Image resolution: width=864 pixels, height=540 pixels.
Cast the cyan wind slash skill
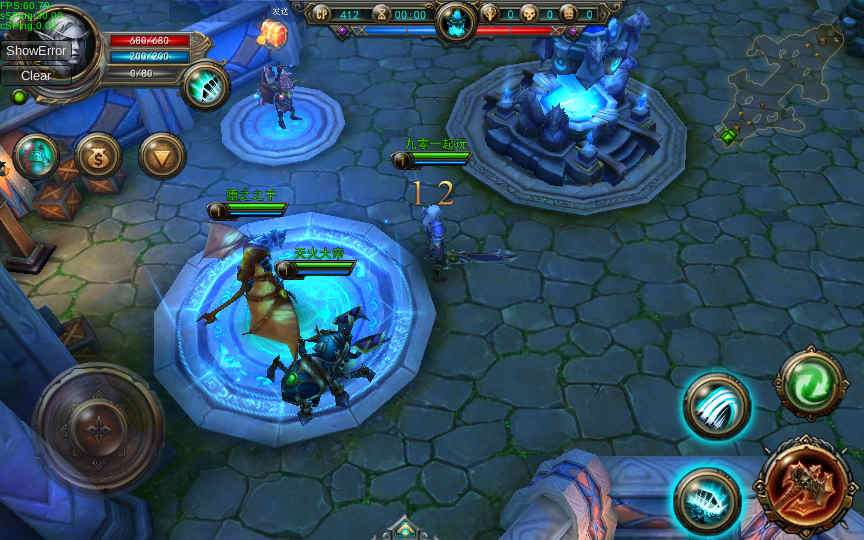click(x=716, y=407)
